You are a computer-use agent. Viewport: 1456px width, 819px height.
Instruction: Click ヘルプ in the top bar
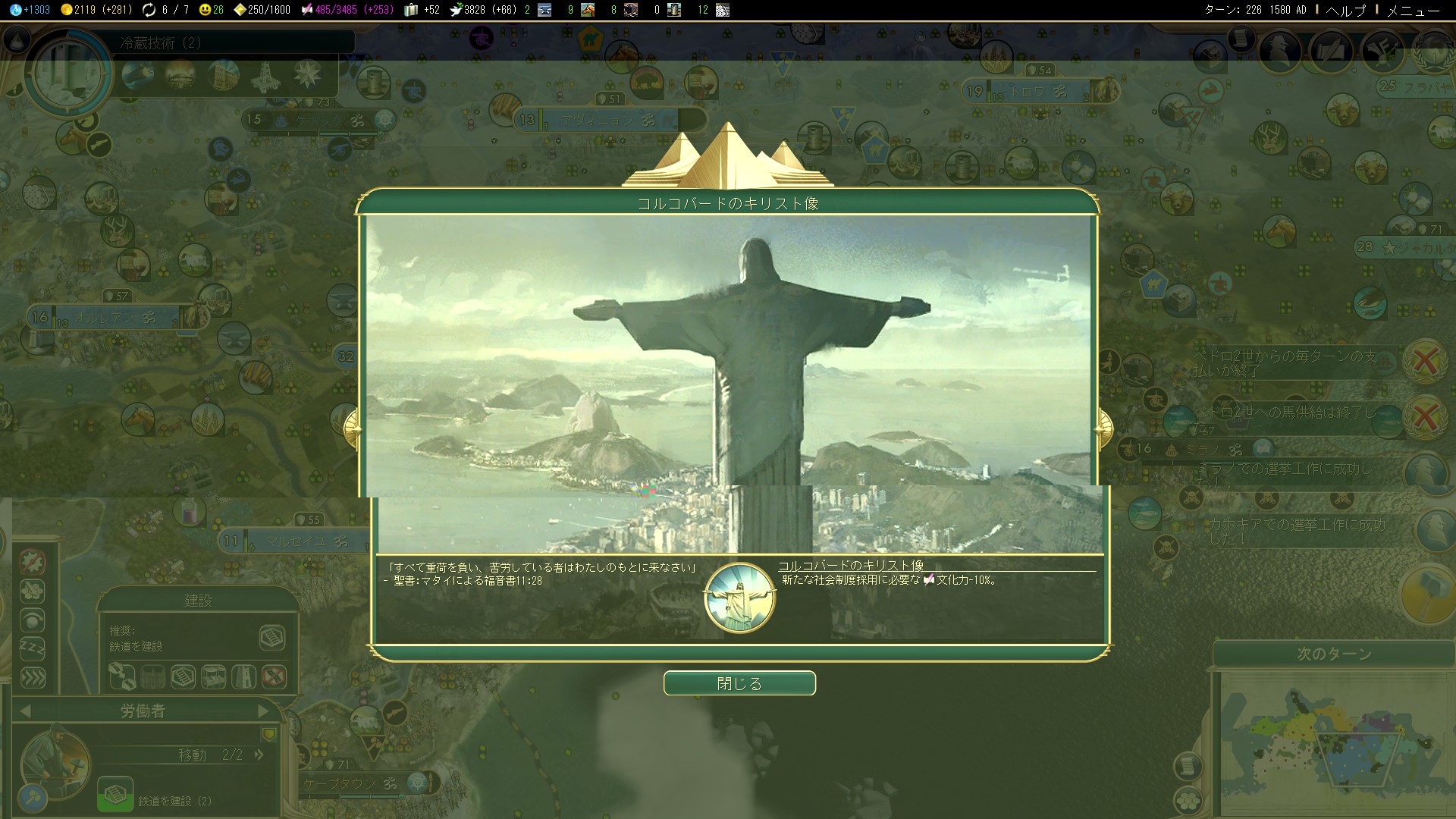tap(1345, 11)
